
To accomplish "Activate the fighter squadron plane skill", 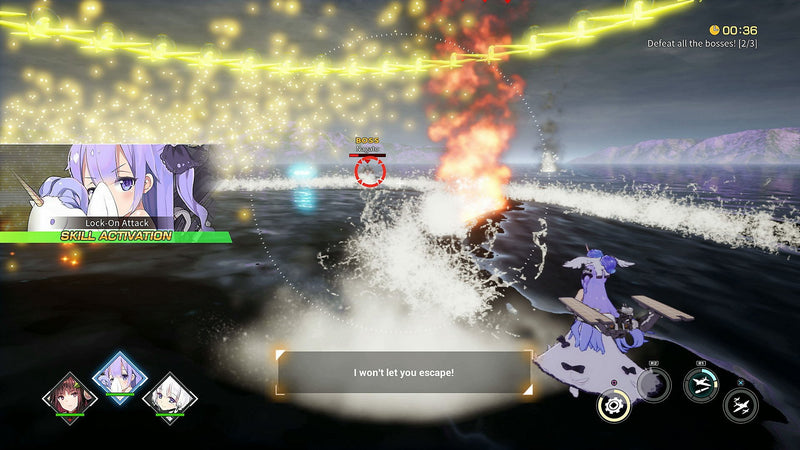I will coord(740,405).
